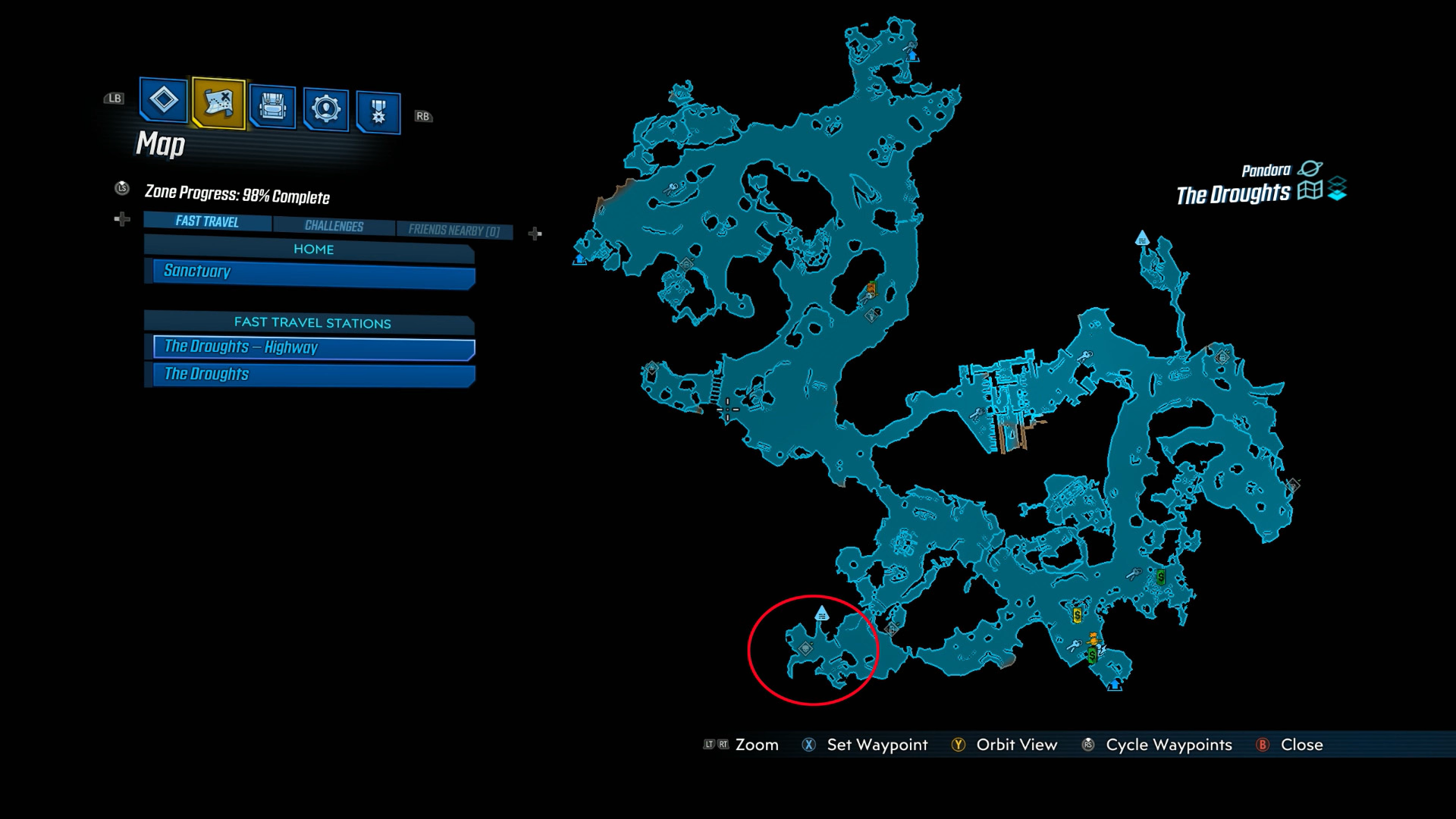Click the orange Catch-A-Ride icon on the map
Viewport: 1456px width, 819px height.
tap(1093, 639)
